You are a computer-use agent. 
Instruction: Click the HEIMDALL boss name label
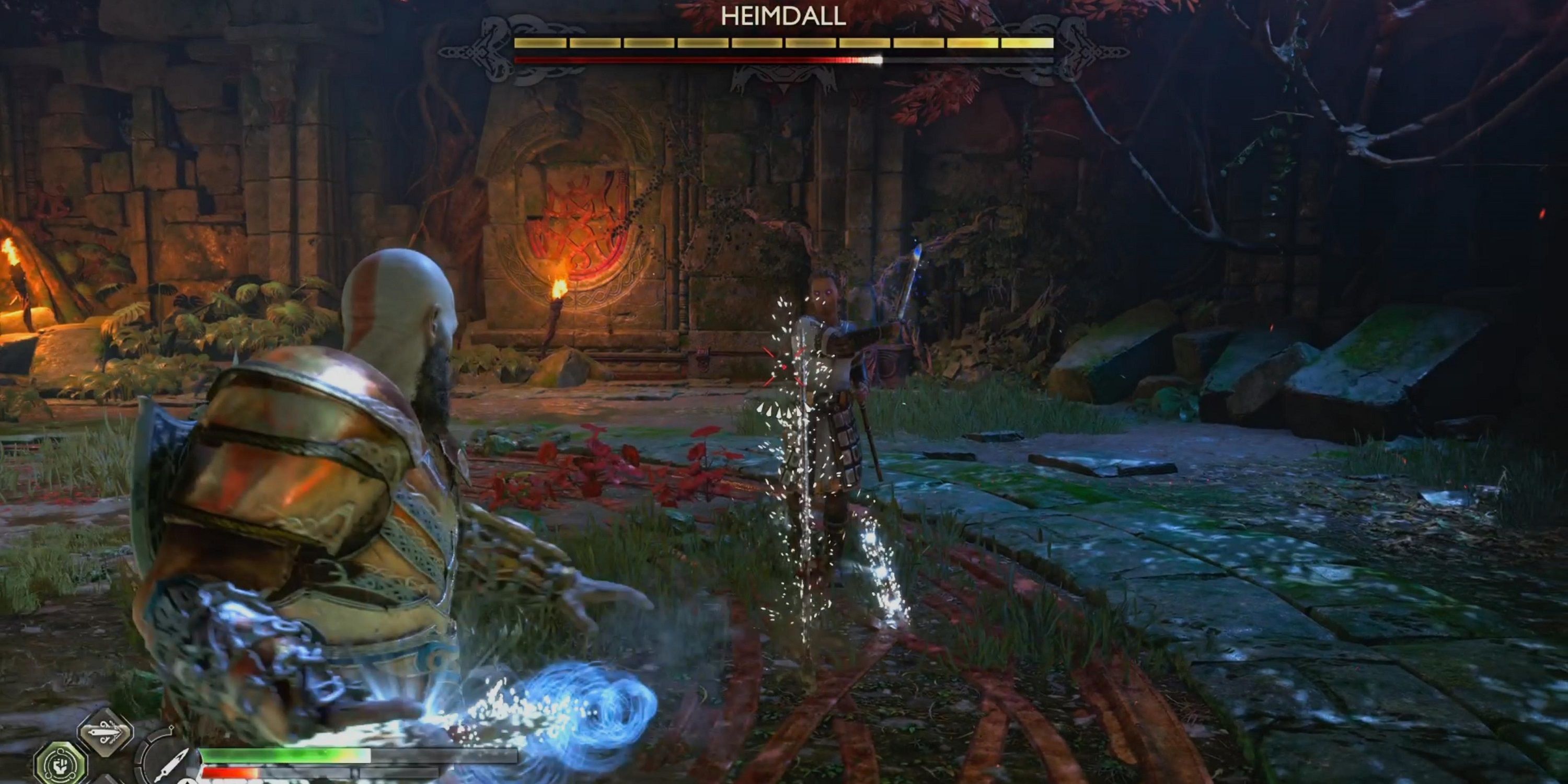[x=784, y=18]
